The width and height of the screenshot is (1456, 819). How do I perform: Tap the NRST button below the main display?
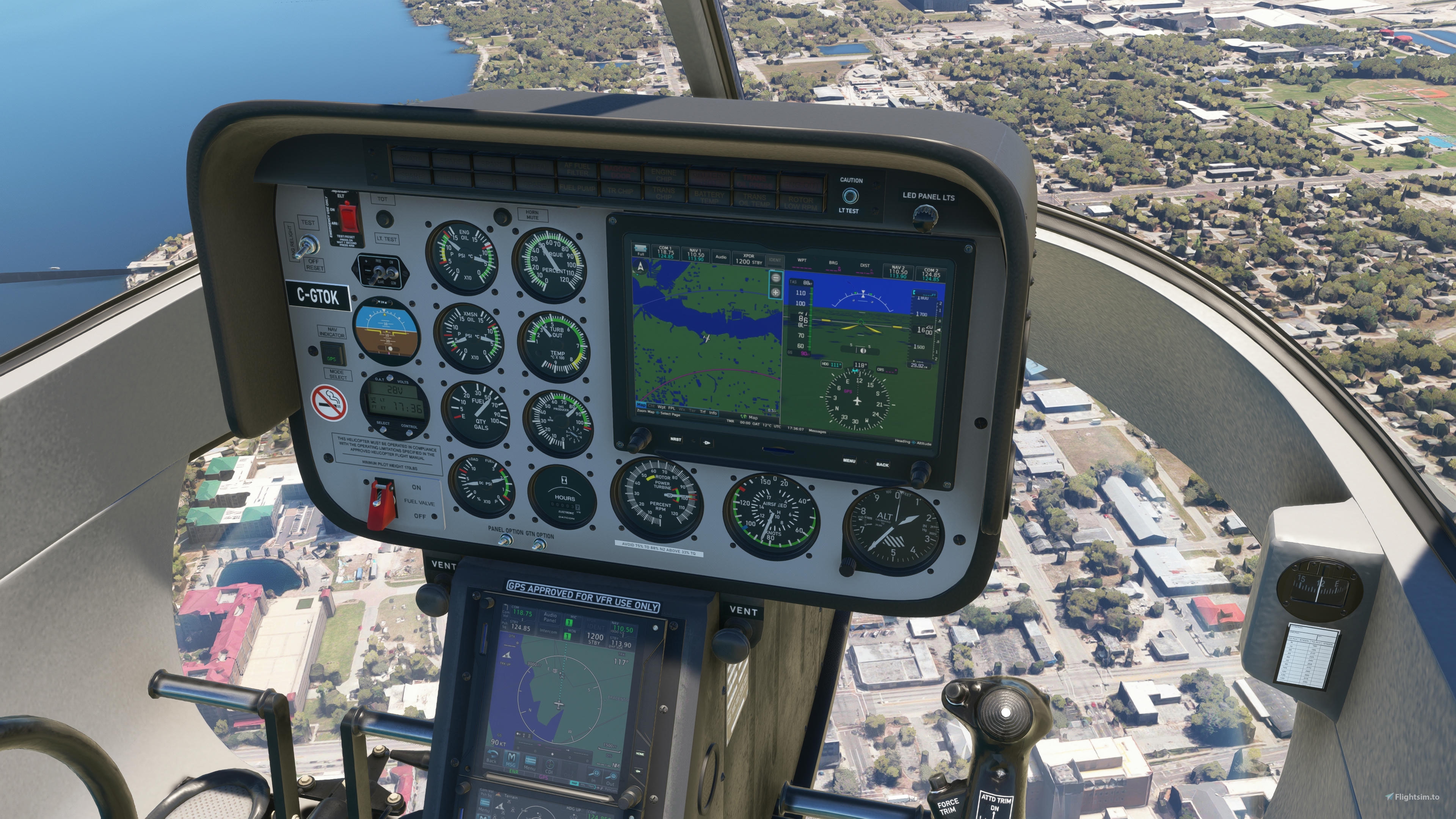[675, 439]
